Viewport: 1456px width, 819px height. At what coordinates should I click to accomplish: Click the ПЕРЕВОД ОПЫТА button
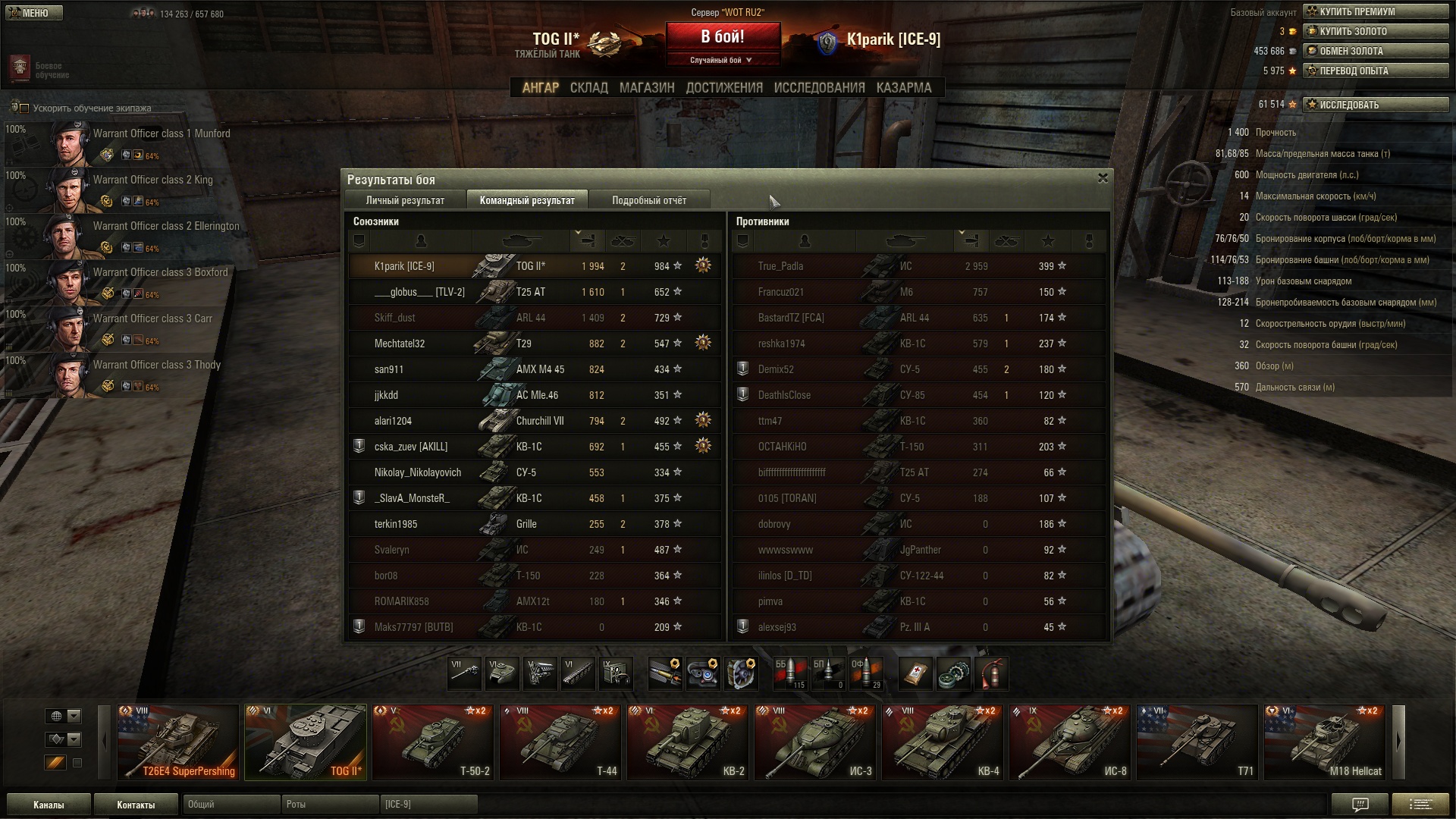(x=1375, y=71)
